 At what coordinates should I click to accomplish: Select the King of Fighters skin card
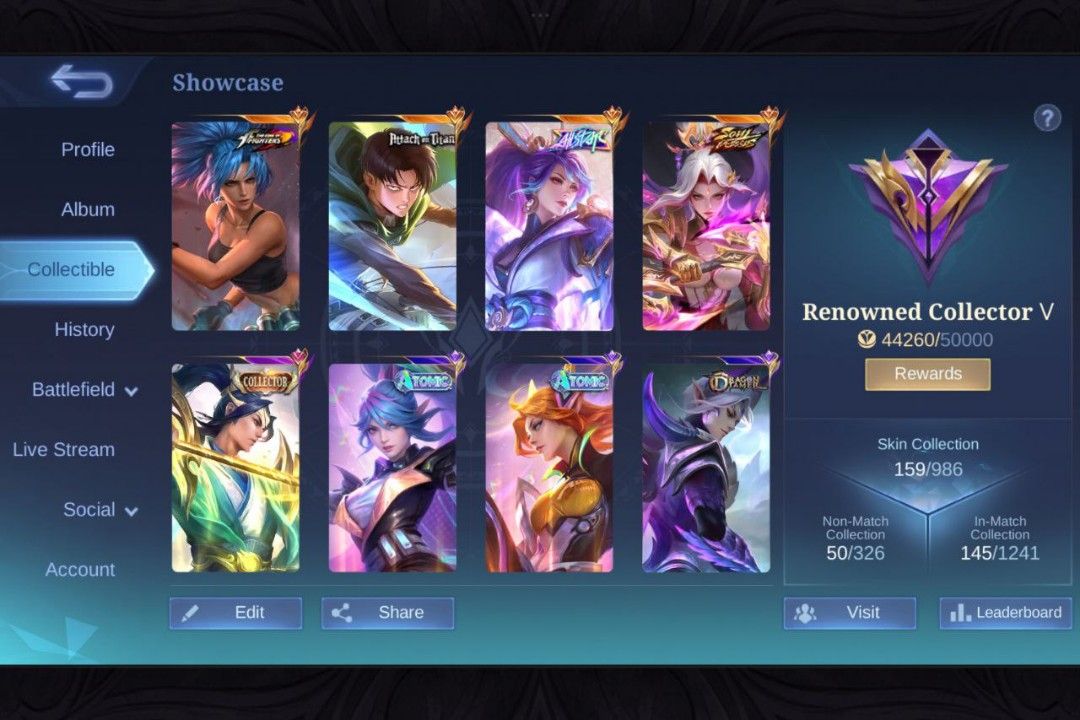tap(235, 226)
